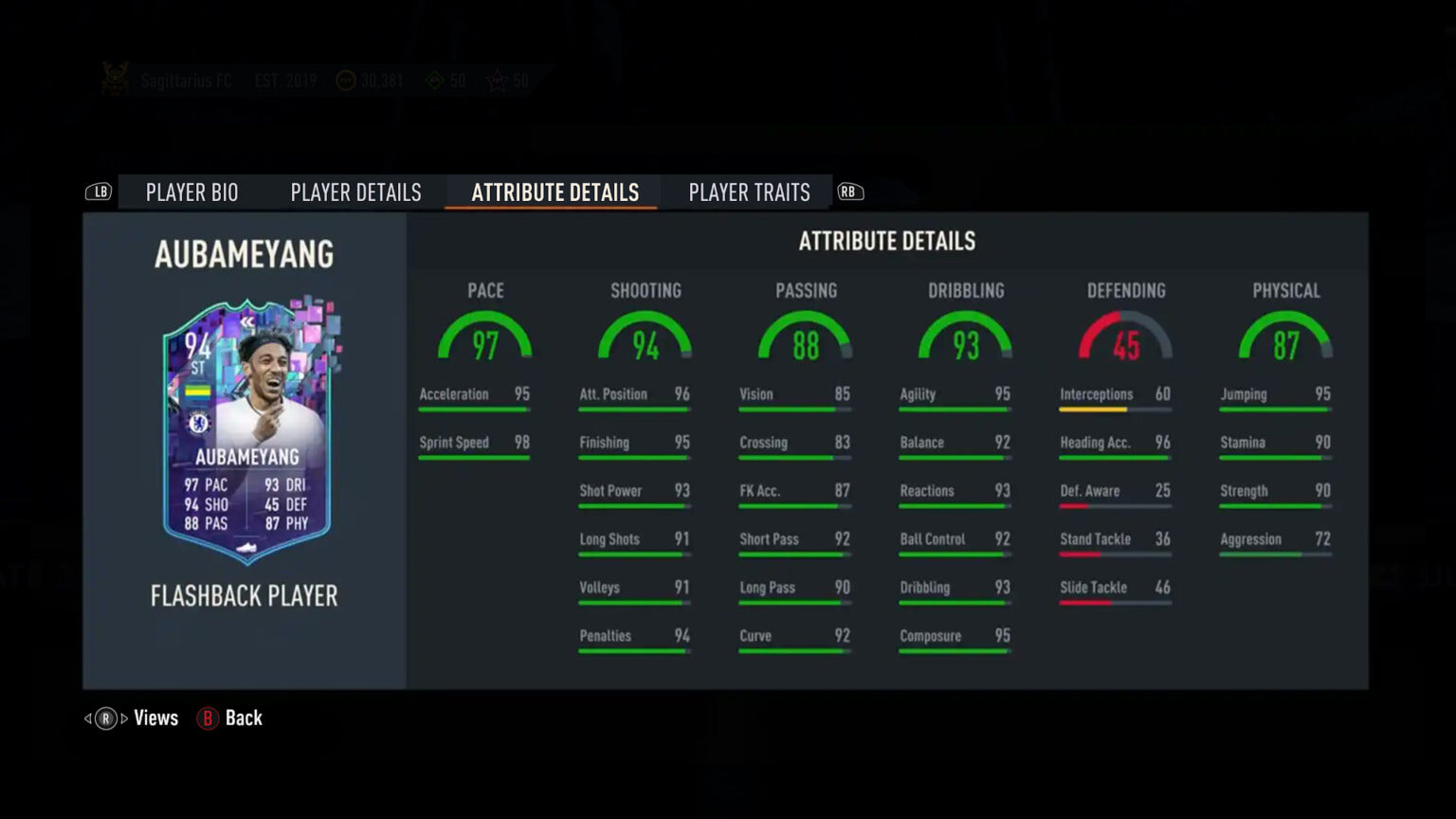Click the LB bumper icon beside Player Bio
This screenshot has width=1456, height=819.
(x=100, y=191)
